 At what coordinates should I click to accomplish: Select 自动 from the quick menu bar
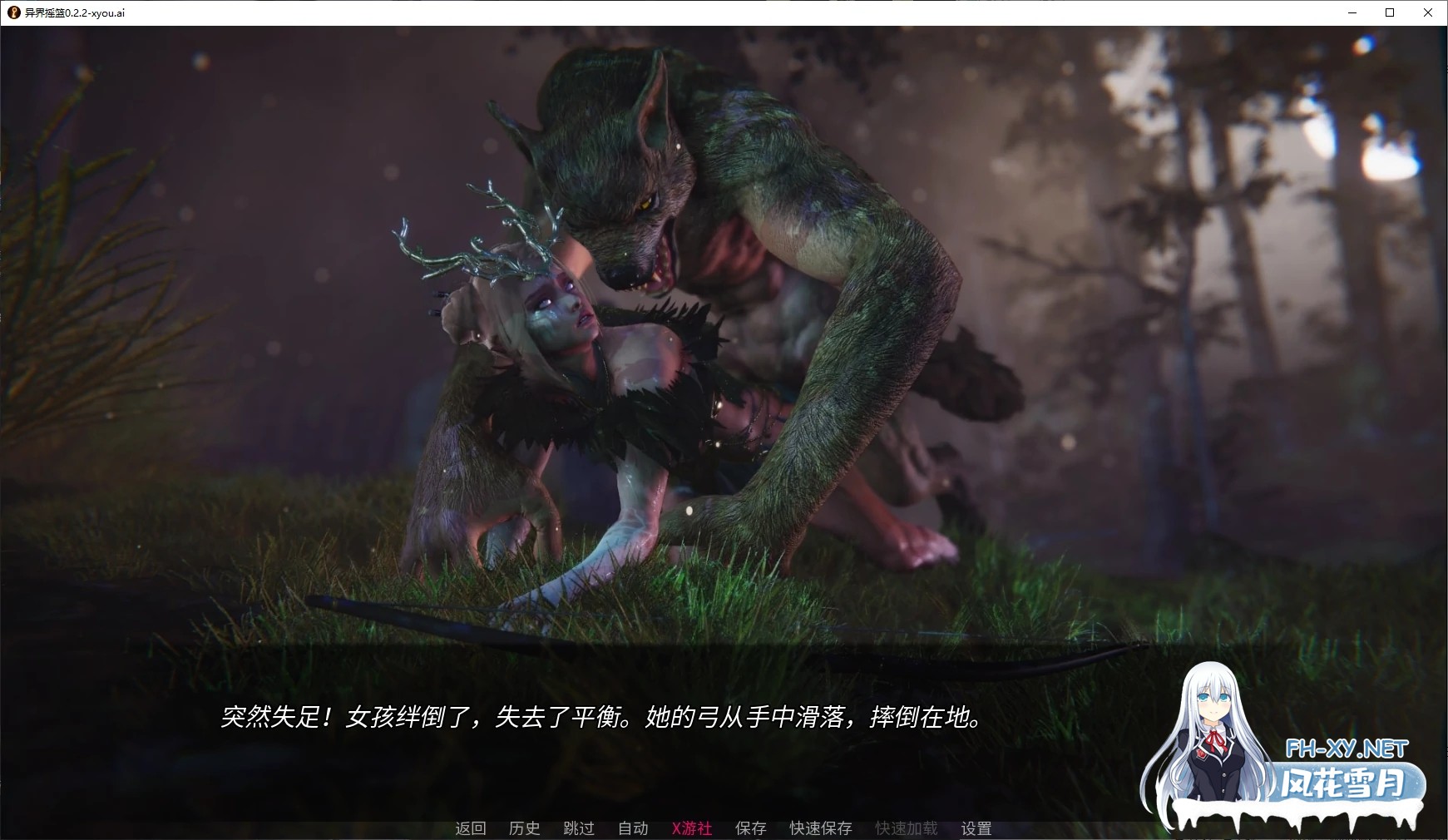pyautogui.click(x=633, y=828)
